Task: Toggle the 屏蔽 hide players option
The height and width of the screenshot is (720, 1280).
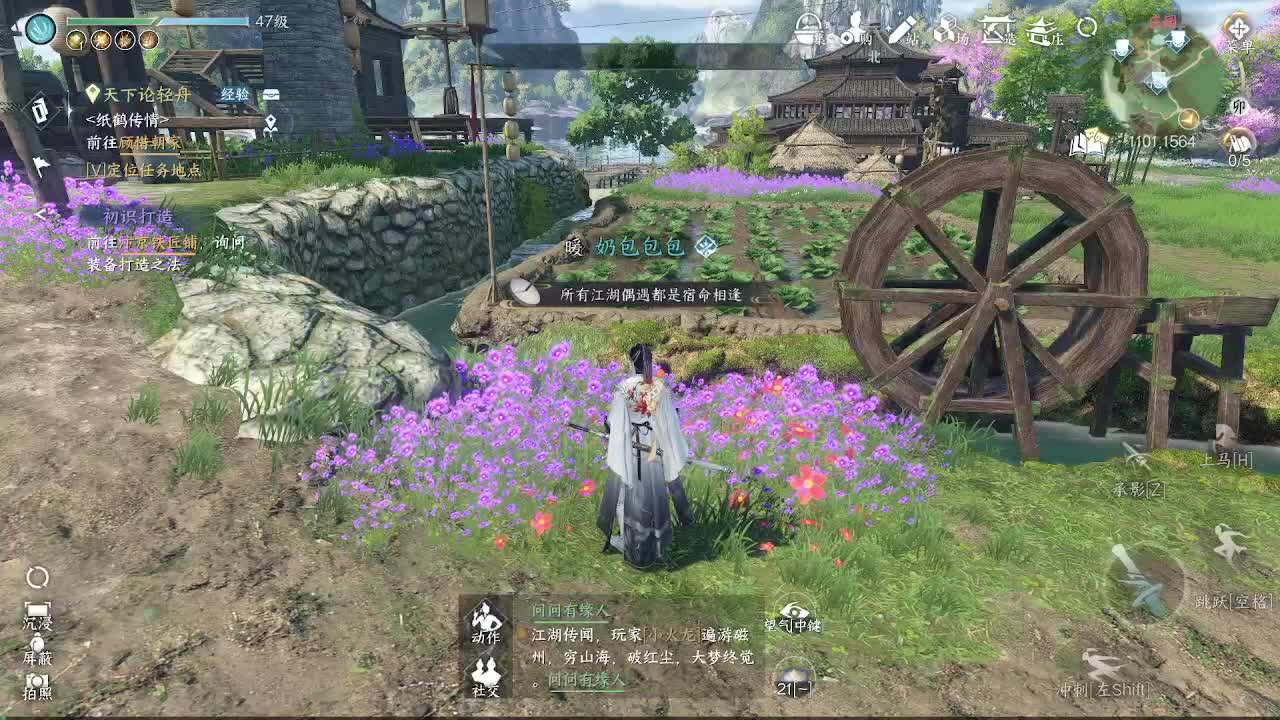Action: (x=38, y=645)
